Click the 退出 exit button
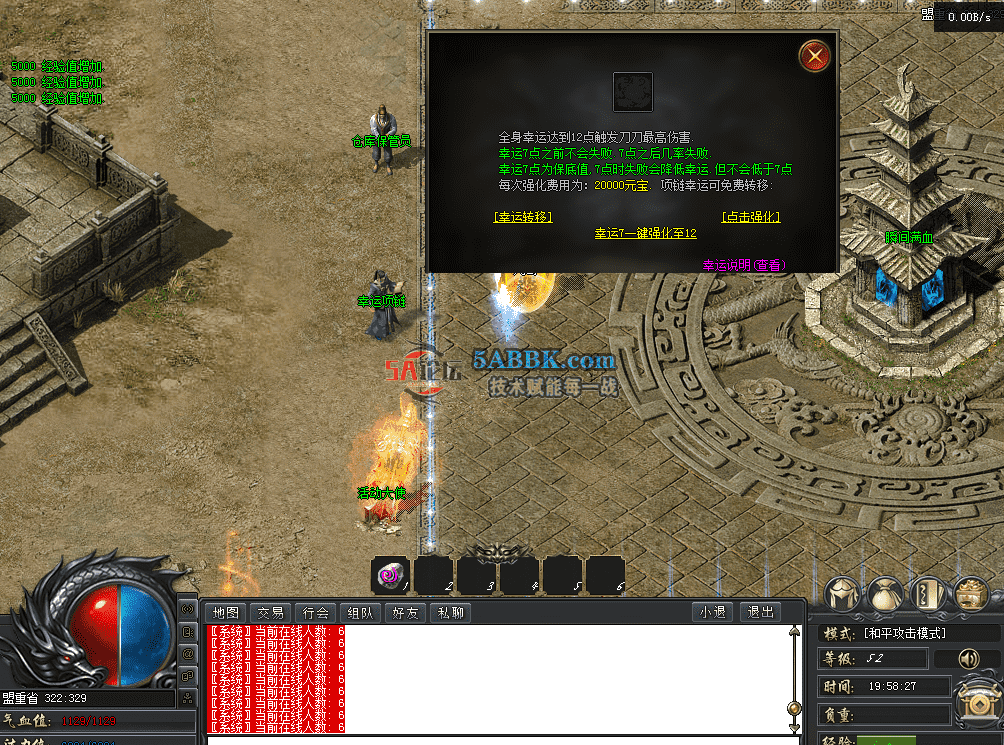The width and height of the screenshot is (1004, 745). pos(760,612)
